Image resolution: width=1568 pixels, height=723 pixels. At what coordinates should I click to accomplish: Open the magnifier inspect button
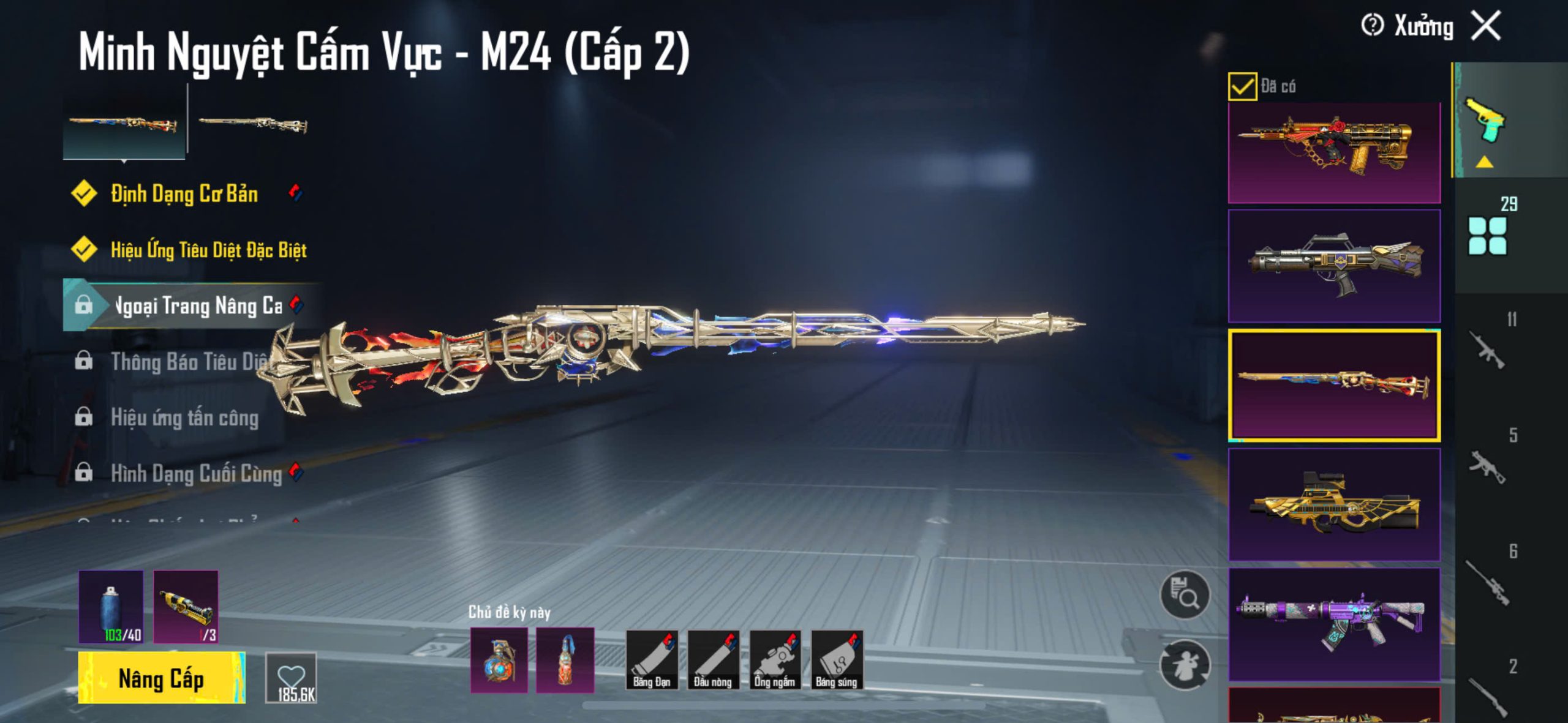[x=1185, y=596]
